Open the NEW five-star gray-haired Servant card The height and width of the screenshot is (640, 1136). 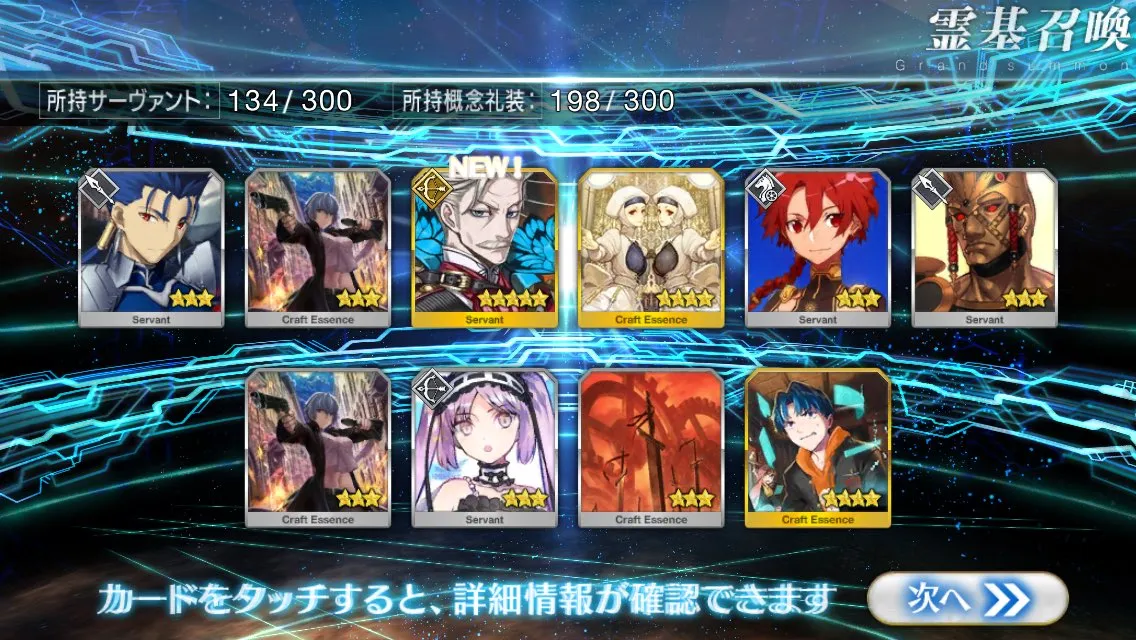(x=484, y=248)
